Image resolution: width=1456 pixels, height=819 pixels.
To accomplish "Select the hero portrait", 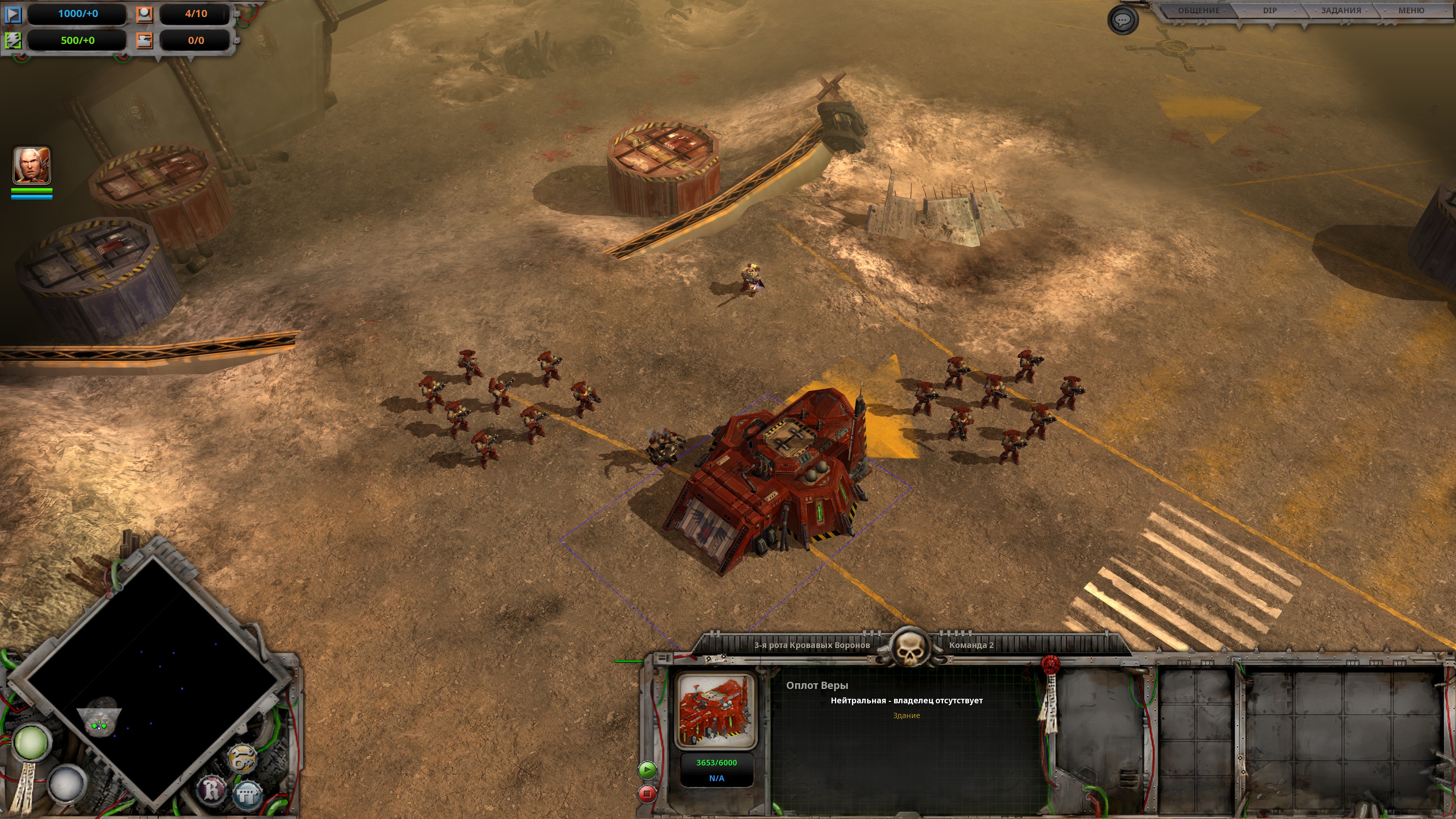I will pyautogui.click(x=31, y=165).
